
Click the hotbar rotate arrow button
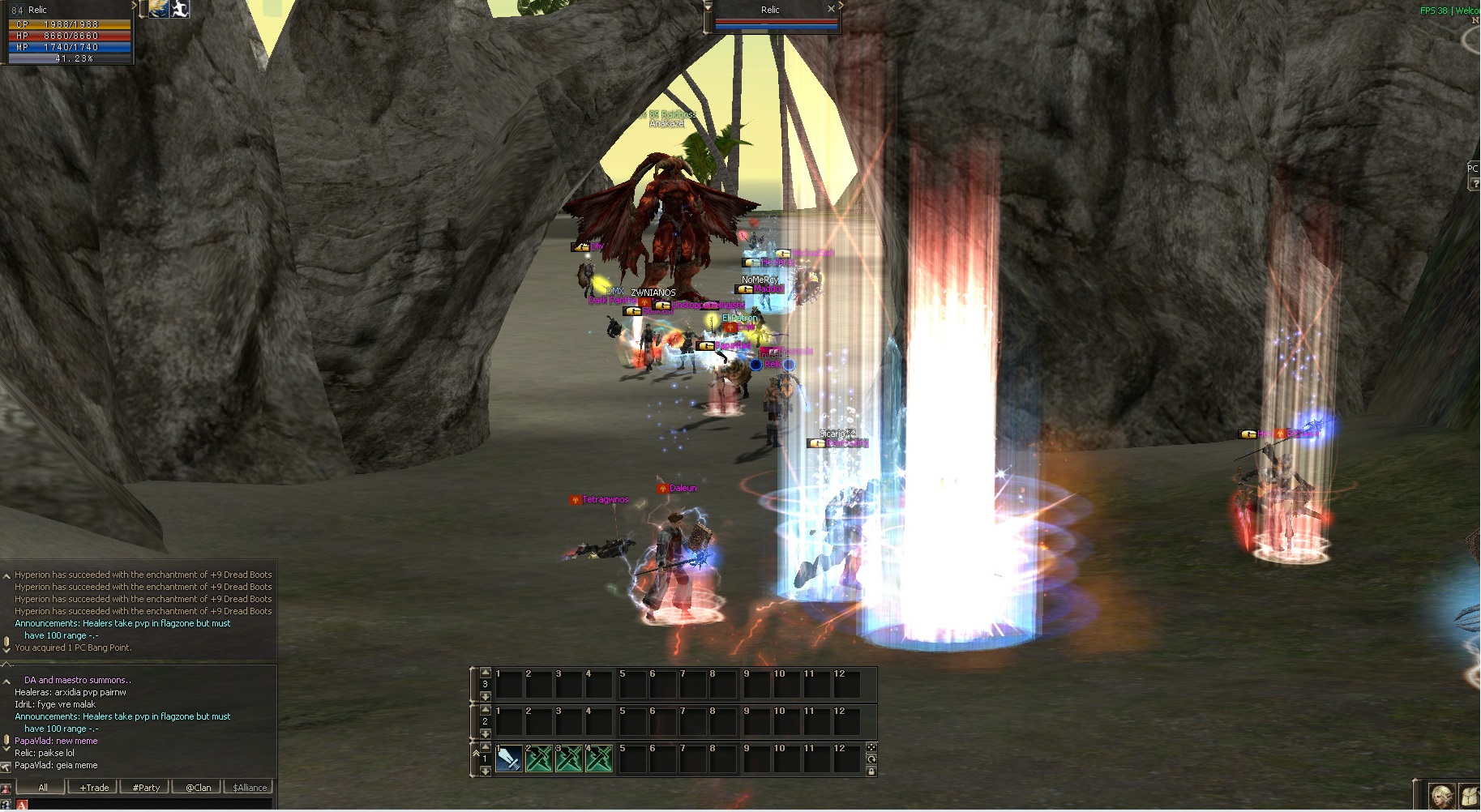click(871, 759)
